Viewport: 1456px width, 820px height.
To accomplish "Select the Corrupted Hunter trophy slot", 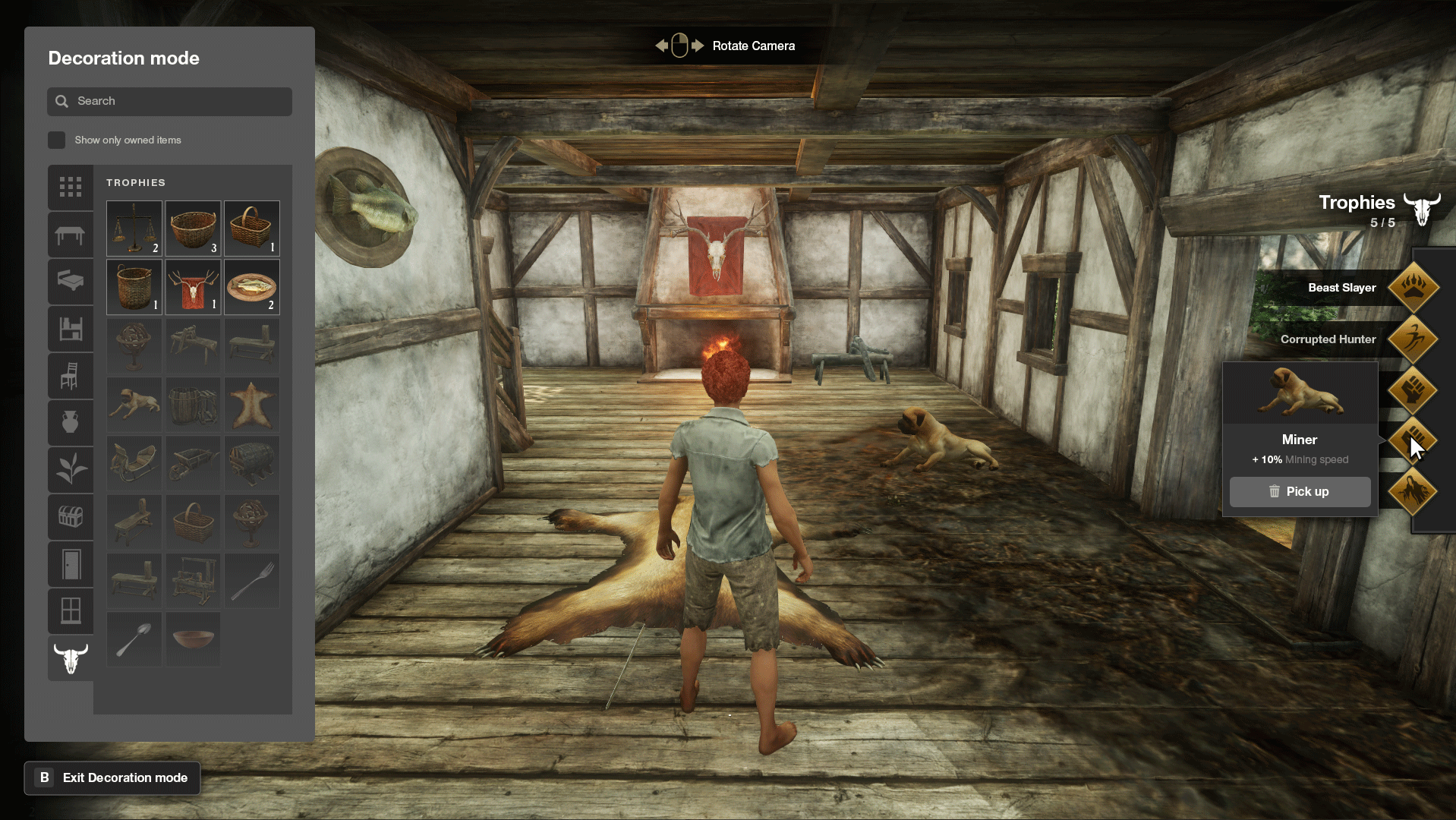I will click(x=1413, y=339).
